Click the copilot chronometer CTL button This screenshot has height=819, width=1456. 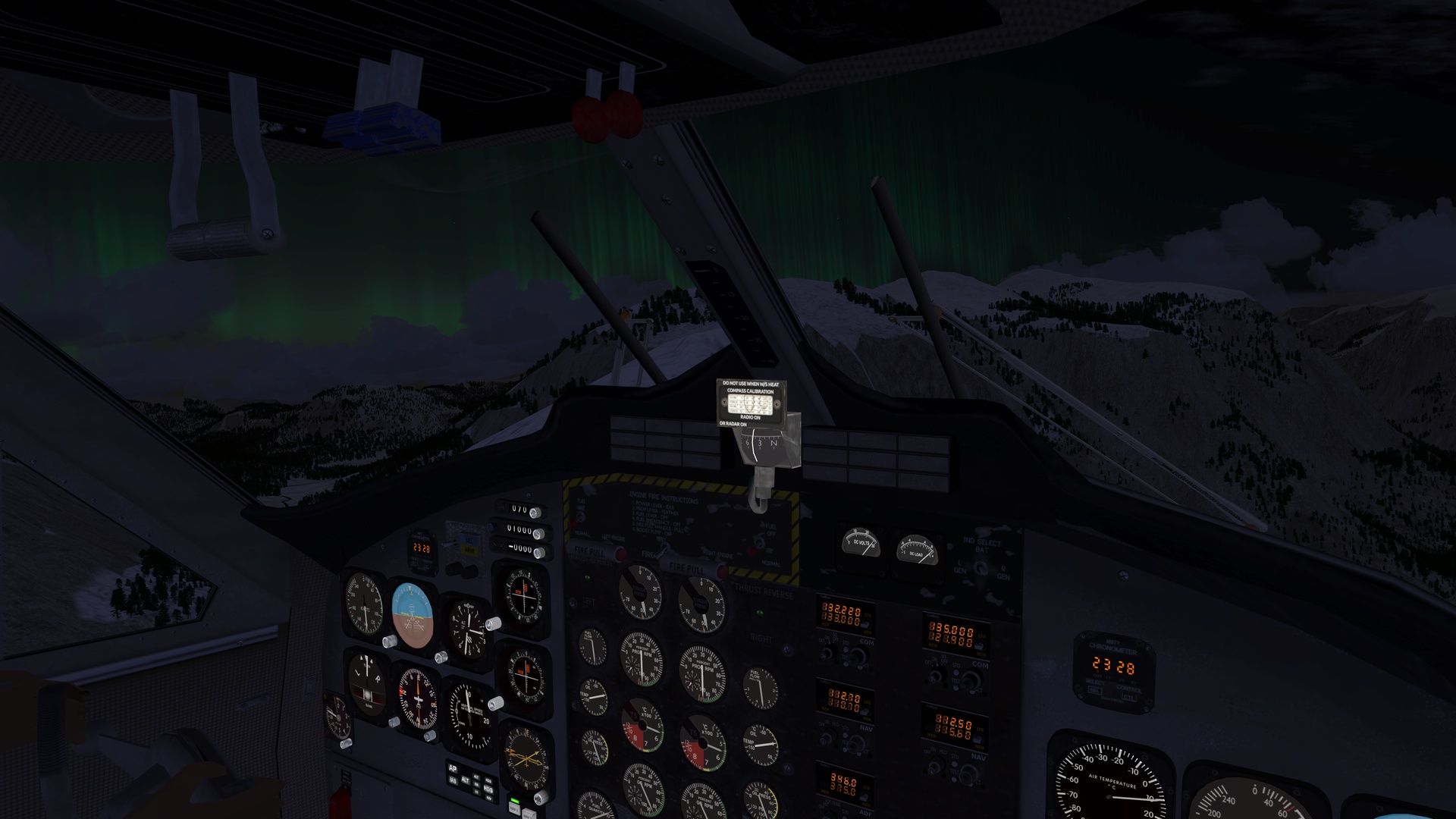(1129, 698)
